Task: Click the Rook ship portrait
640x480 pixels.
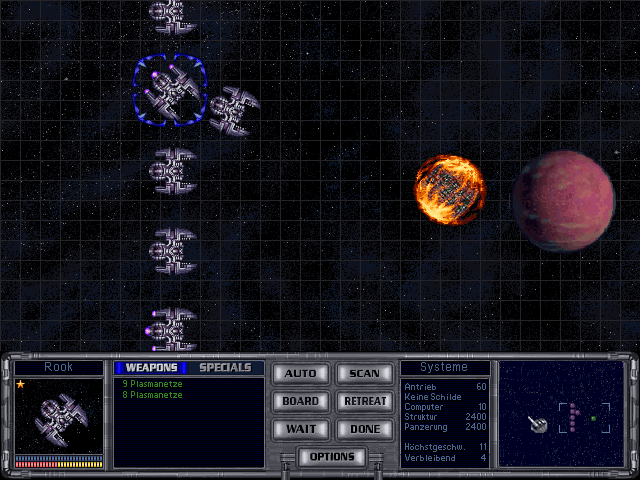Action: (x=59, y=417)
